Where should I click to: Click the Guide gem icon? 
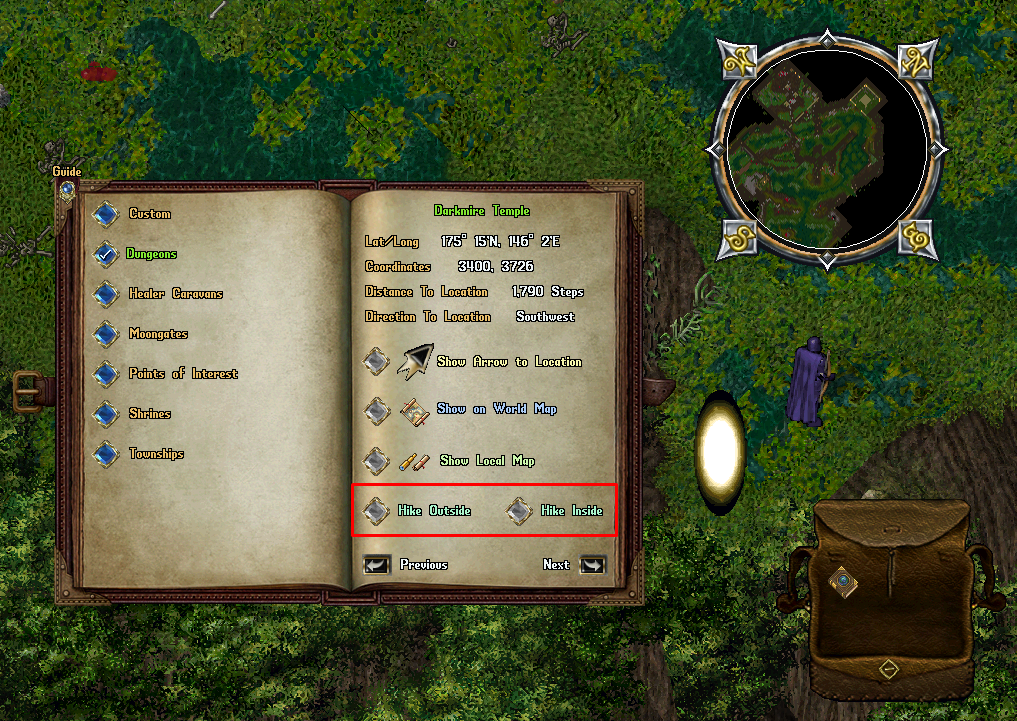pos(67,188)
